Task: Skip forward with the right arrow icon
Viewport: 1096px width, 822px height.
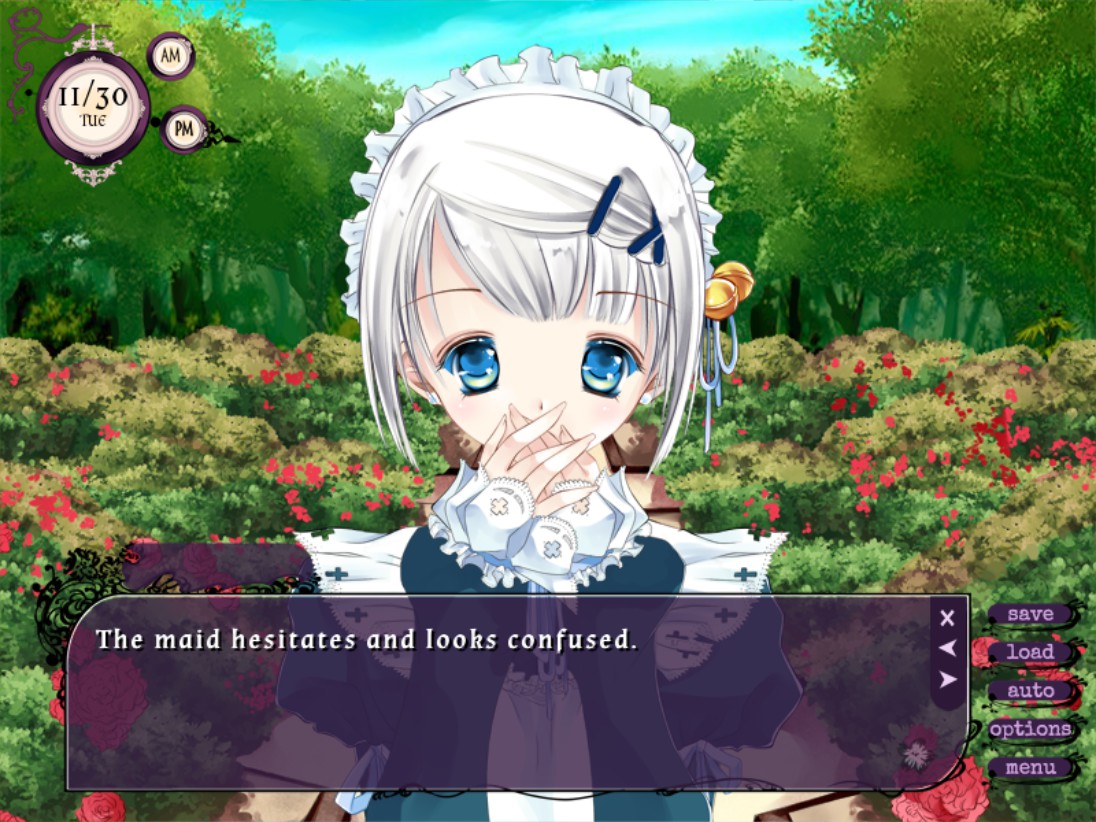Action: click(x=948, y=680)
